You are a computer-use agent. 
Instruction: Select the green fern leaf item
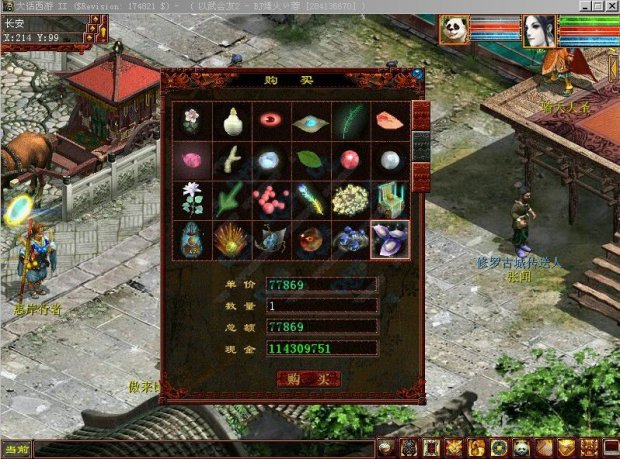pos(350,121)
